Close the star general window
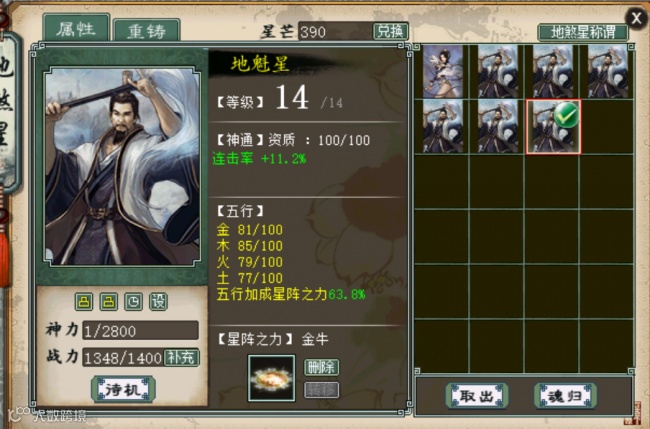 (636, 16)
